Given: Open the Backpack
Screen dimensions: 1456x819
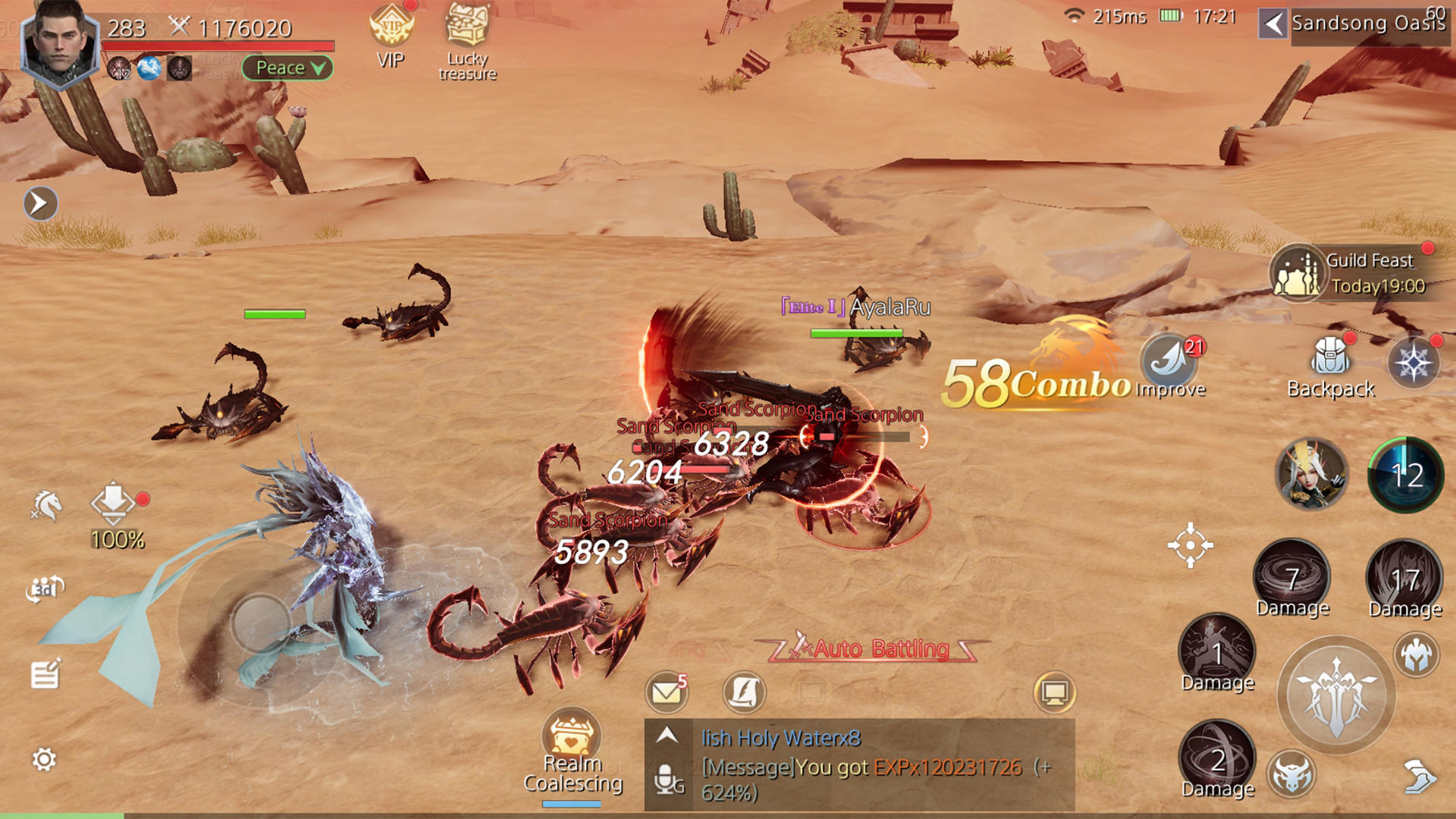Looking at the screenshot, I should pyautogui.click(x=1331, y=364).
